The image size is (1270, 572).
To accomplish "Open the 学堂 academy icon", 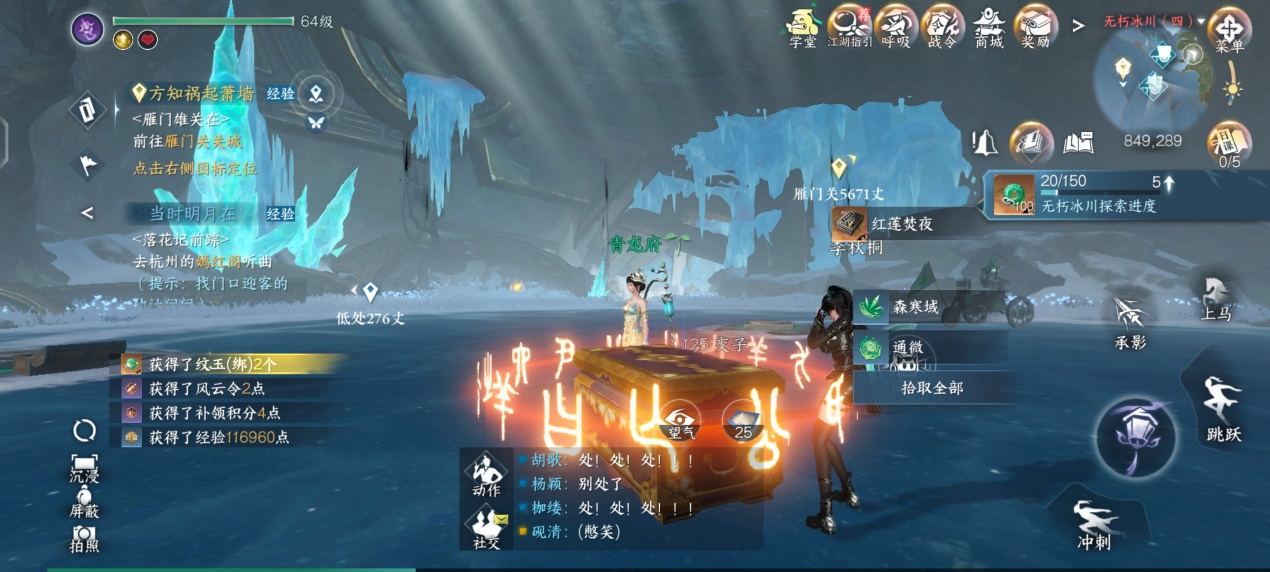I will [802, 26].
